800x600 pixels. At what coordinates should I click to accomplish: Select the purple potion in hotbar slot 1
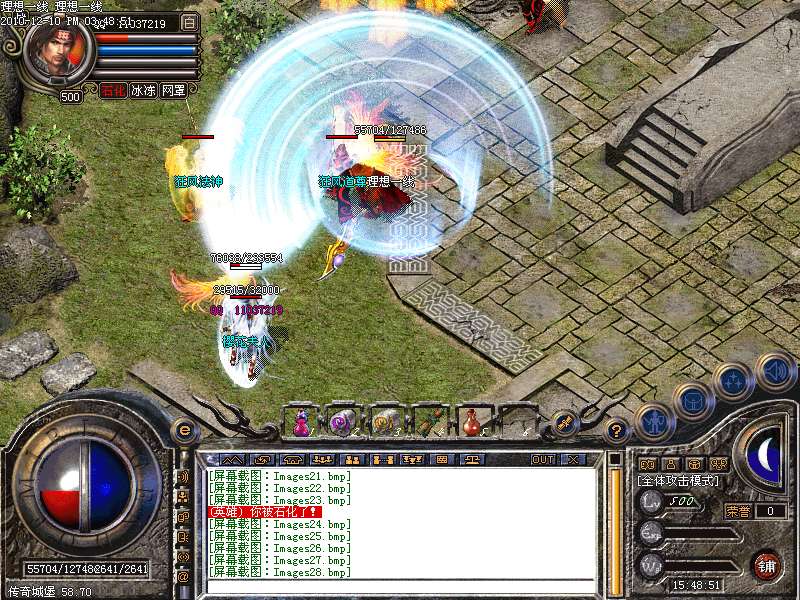click(301, 422)
